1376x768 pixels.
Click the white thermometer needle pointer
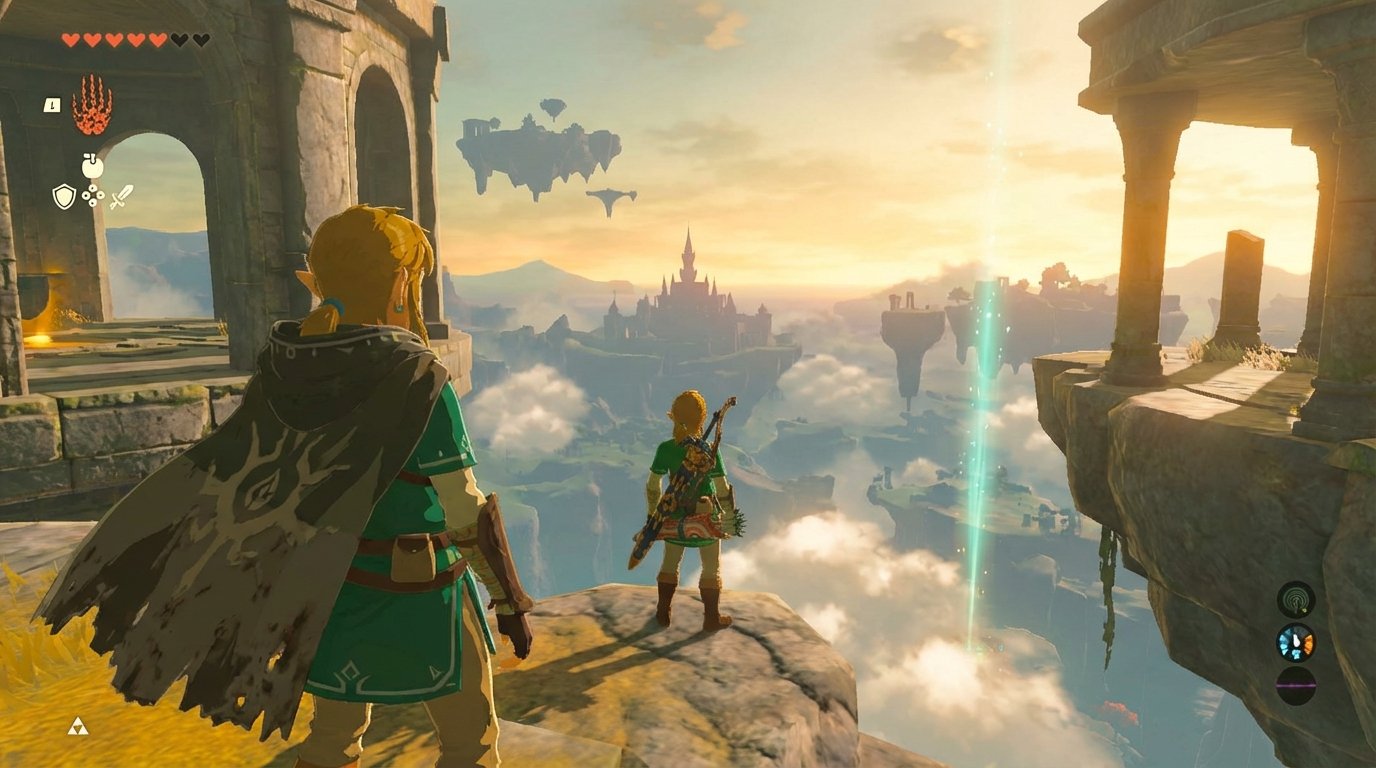pos(1296,640)
